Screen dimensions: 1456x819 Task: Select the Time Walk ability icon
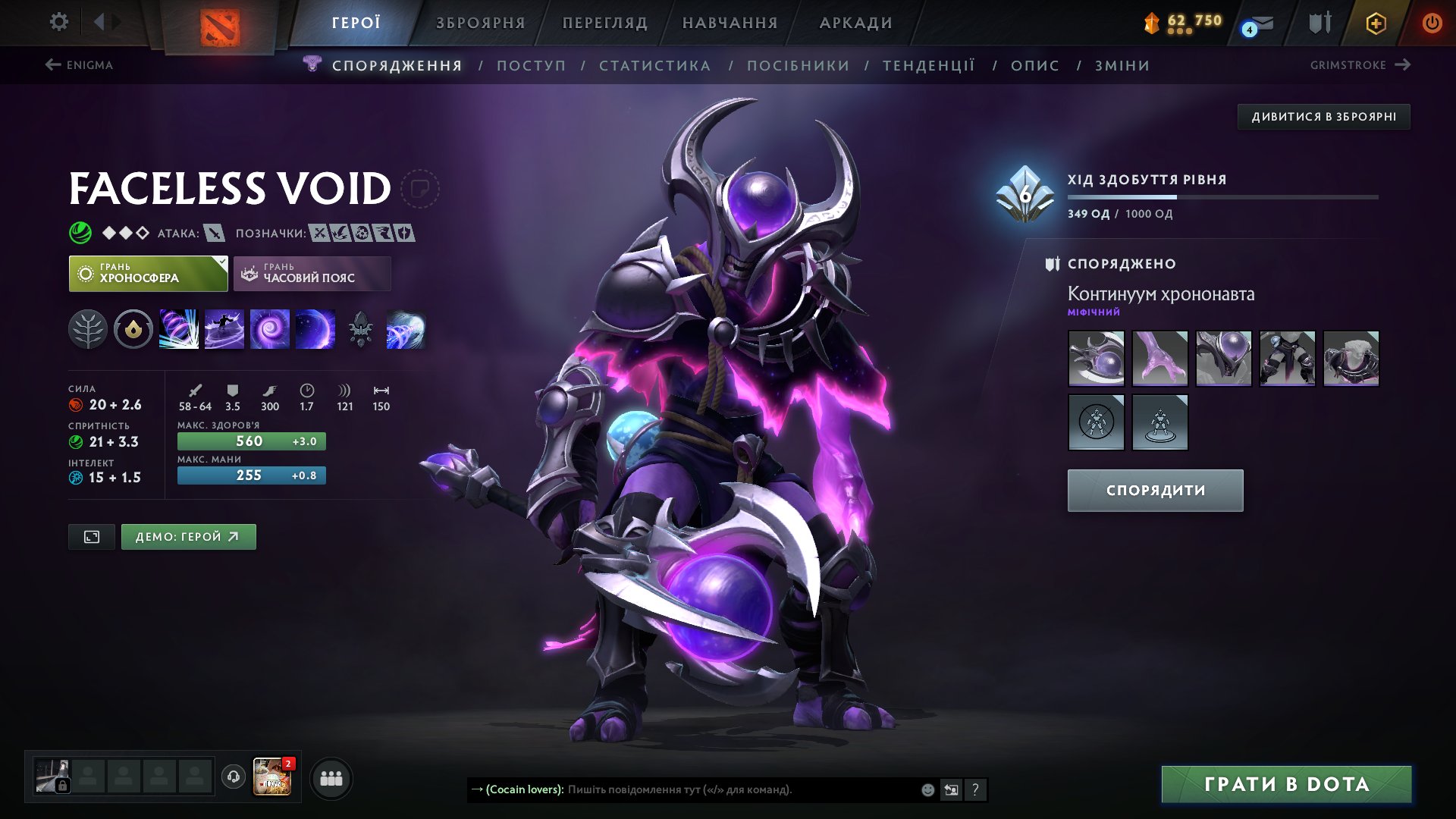point(179,329)
